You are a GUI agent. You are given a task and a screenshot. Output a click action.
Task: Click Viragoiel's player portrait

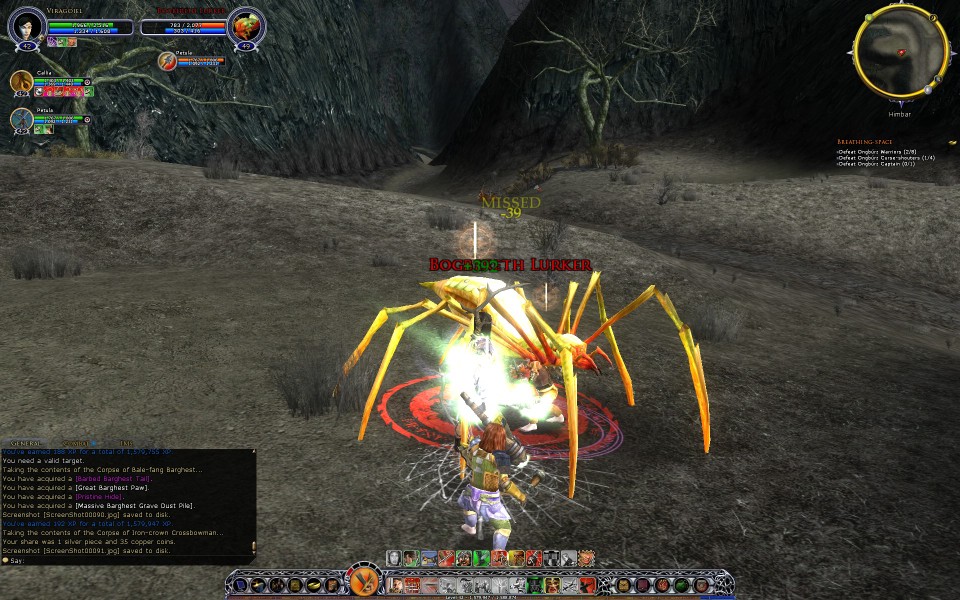point(27,26)
